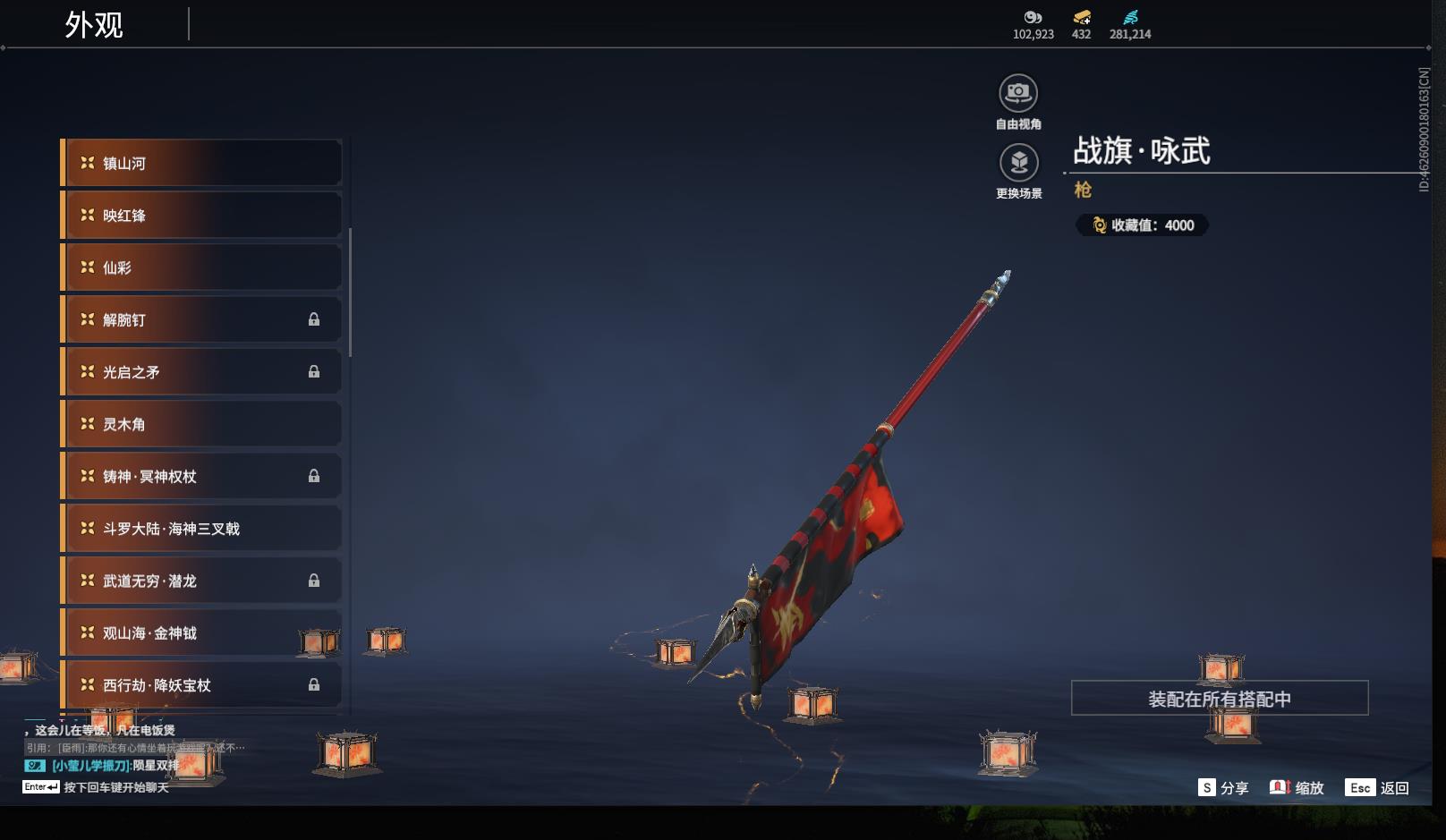Screen dimensions: 1446x840
Task: Select the 武道无穷·潜龙 skin
Action: pyautogui.click(x=202, y=581)
